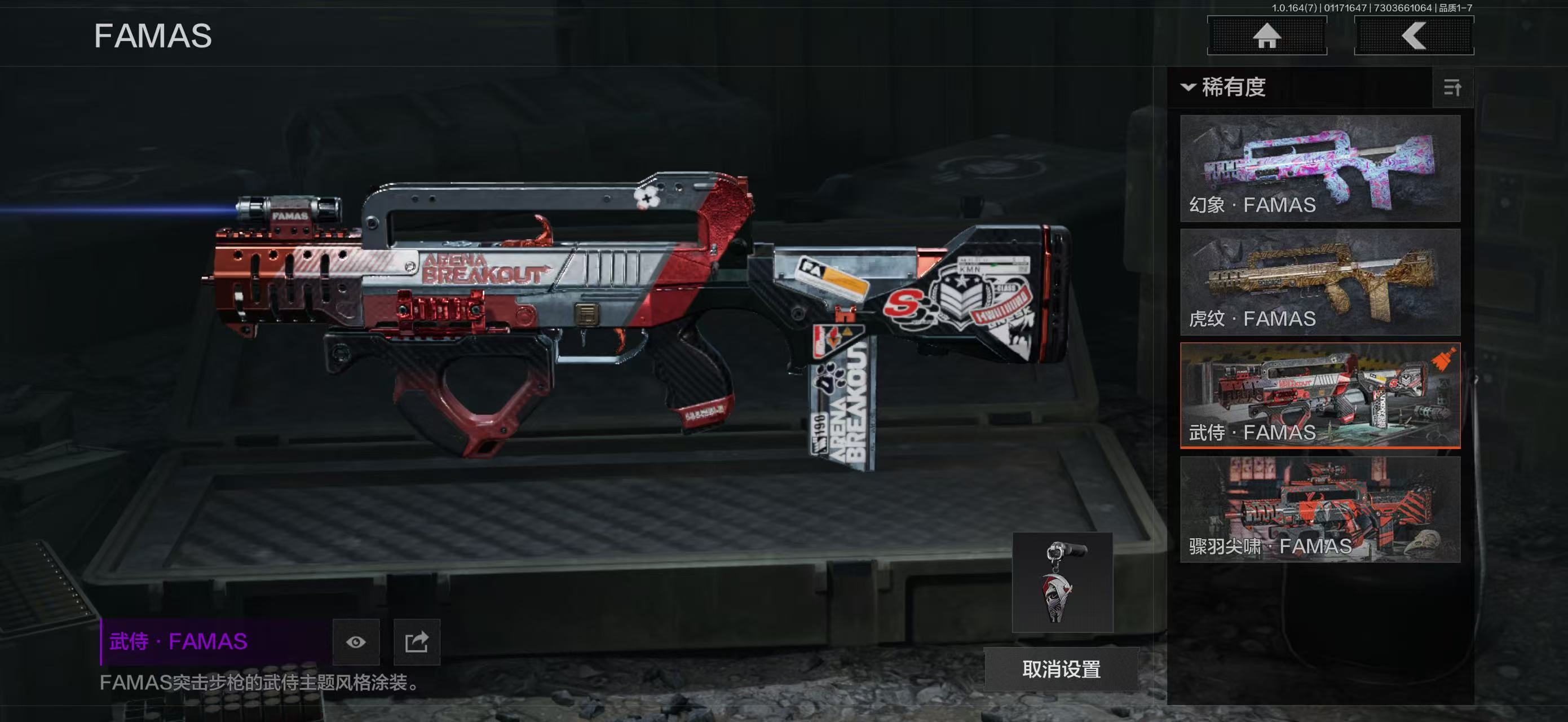1568x722 pixels.
Task: Toggle the sort order icon
Action: (1452, 87)
